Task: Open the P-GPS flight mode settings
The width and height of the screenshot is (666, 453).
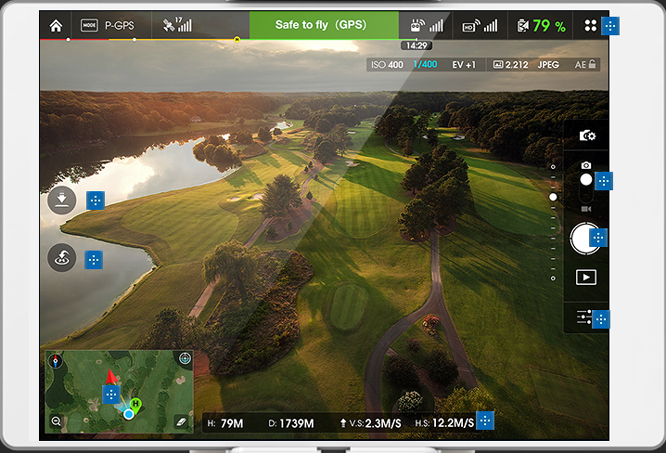Action: pyautogui.click(x=108, y=25)
